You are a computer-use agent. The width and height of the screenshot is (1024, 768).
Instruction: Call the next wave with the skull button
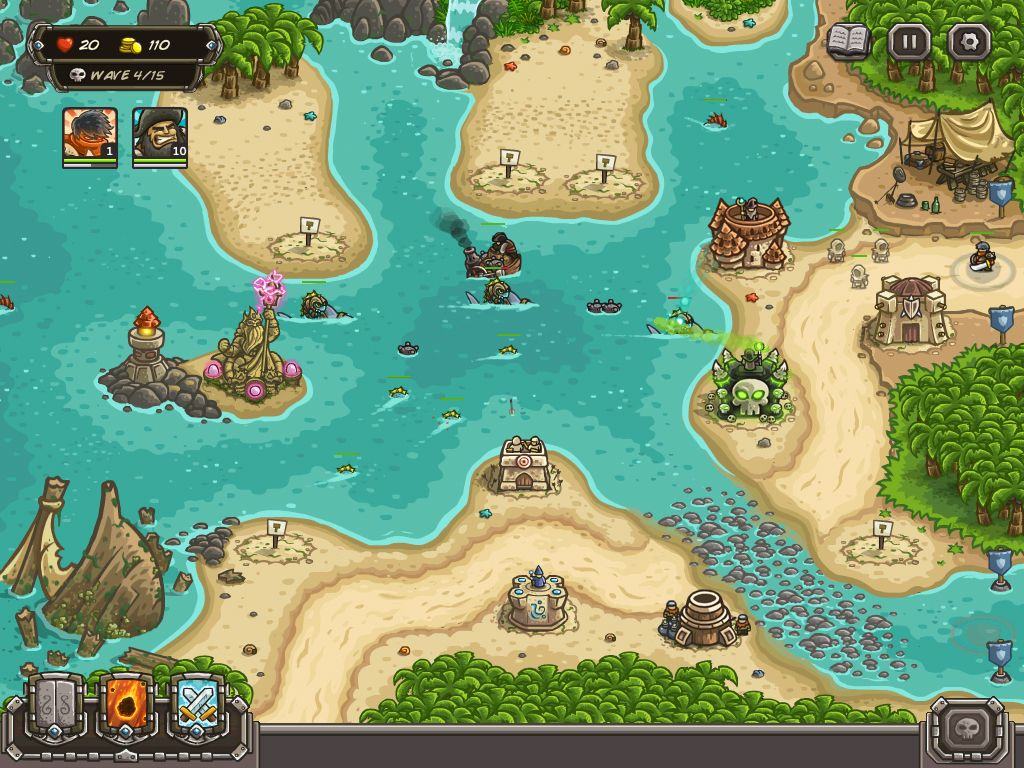coord(966,727)
